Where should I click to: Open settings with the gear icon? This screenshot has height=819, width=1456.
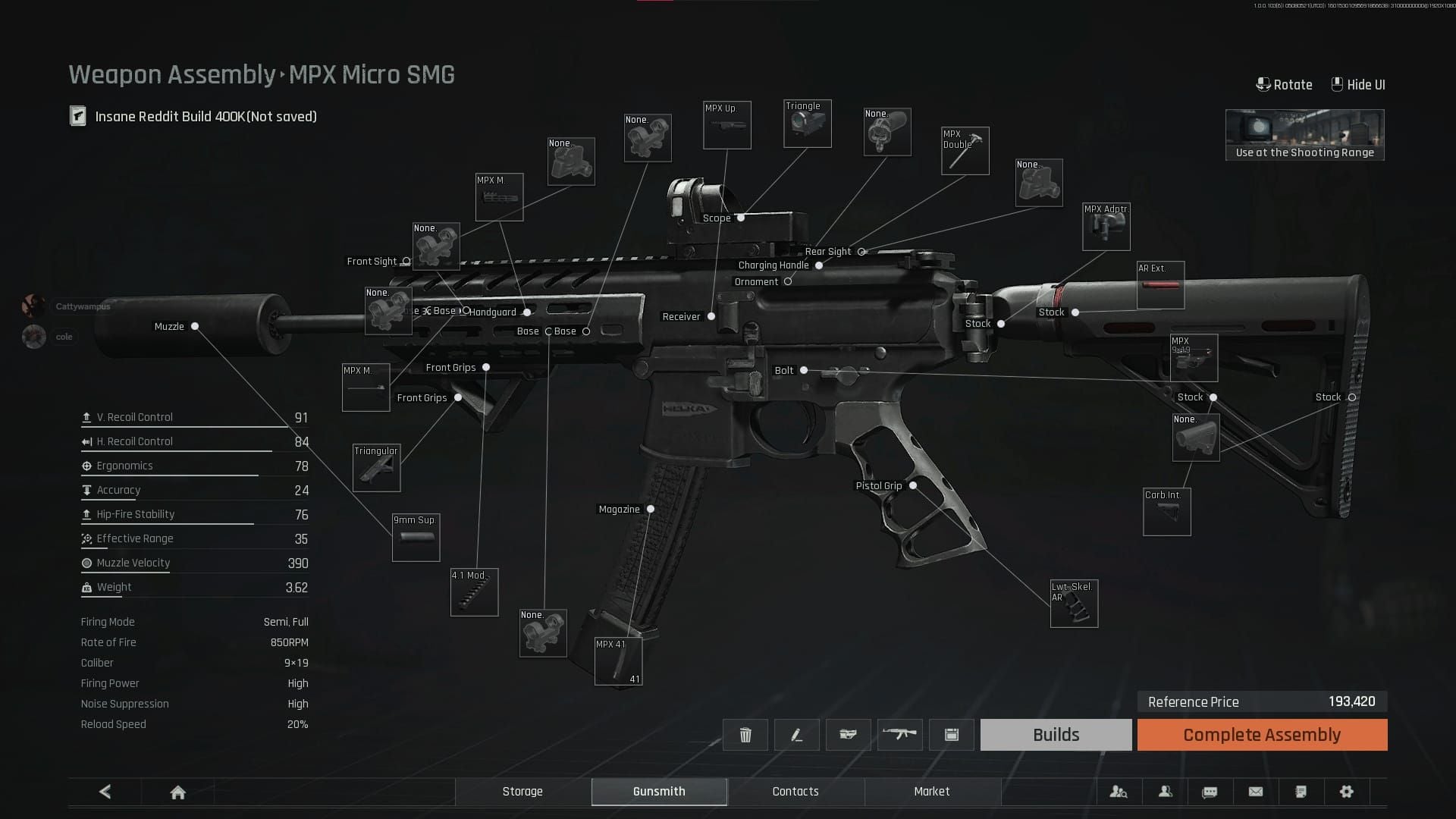[1347, 792]
